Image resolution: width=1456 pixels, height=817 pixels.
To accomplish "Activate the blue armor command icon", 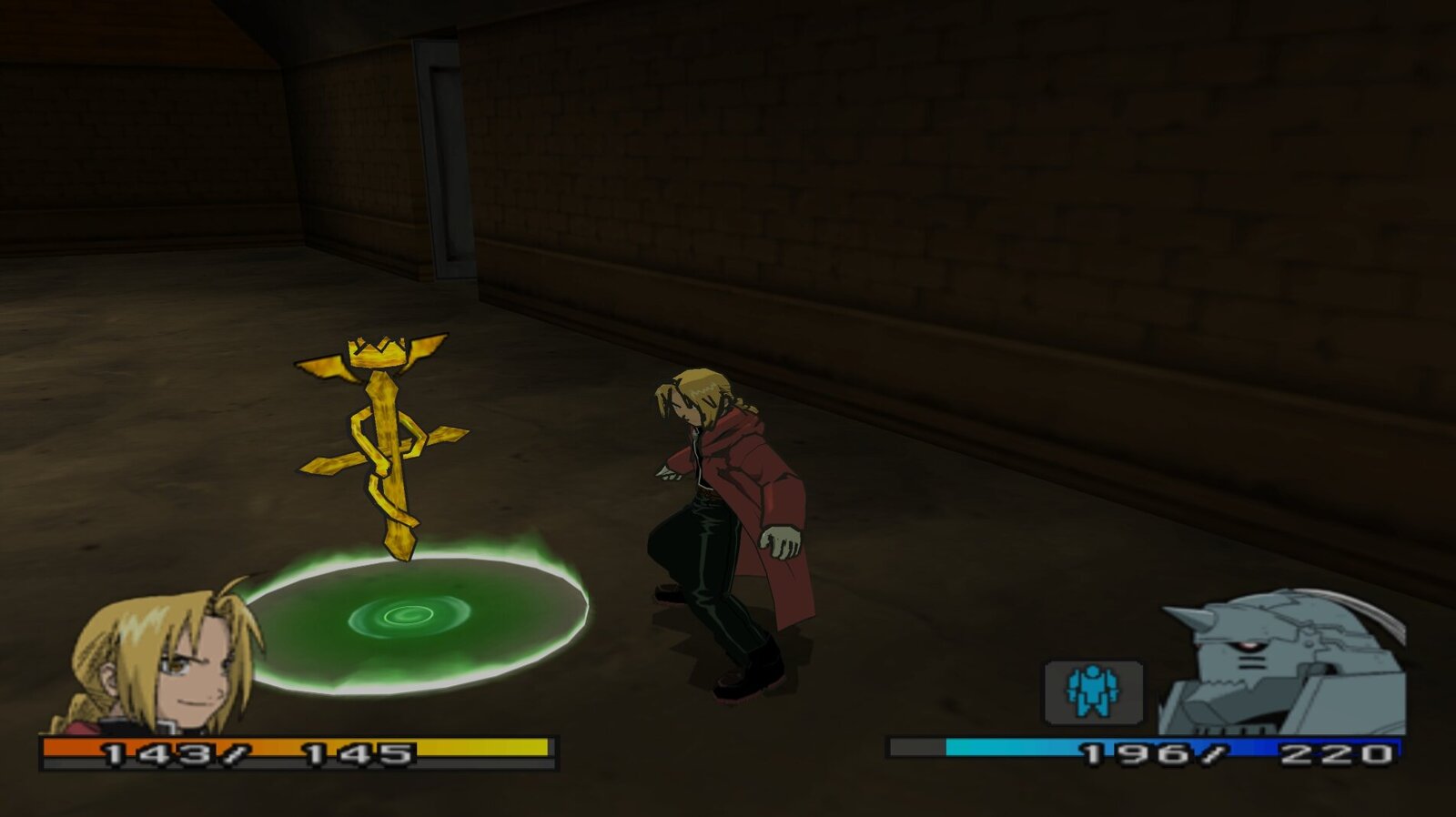I will coord(1093,691).
